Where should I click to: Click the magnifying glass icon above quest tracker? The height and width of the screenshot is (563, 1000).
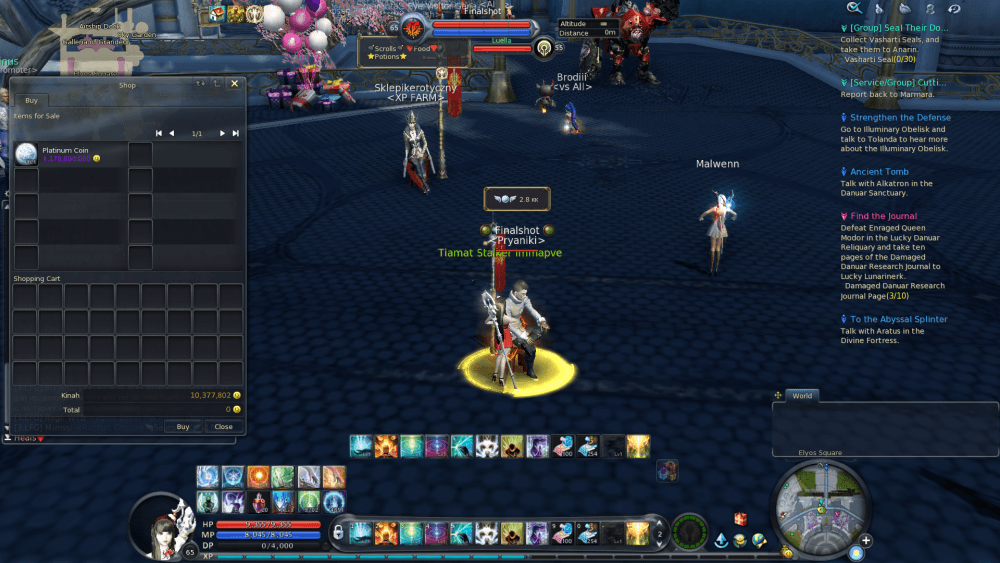tap(855, 8)
